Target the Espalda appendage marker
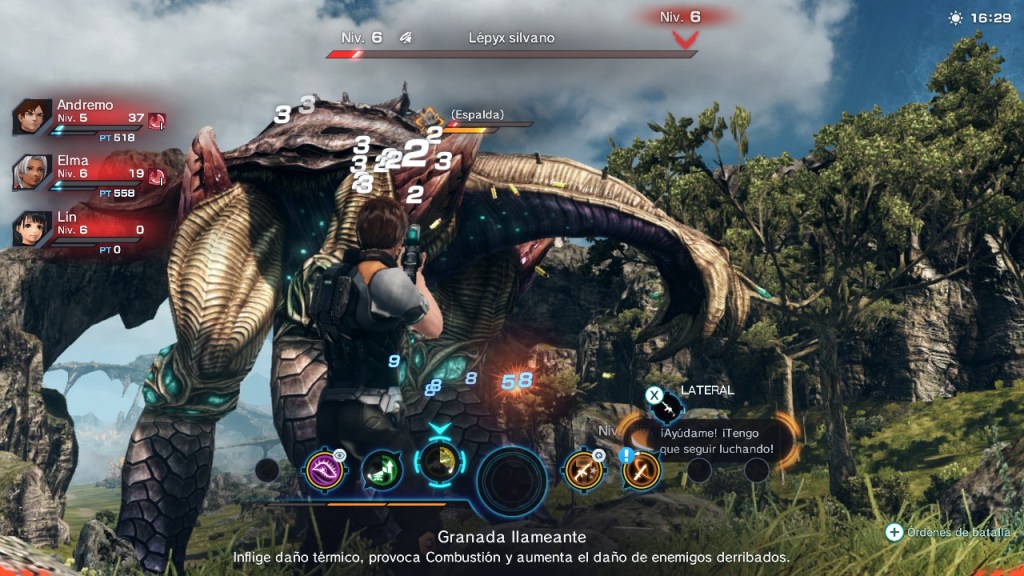The image size is (1024, 576). pos(431,117)
